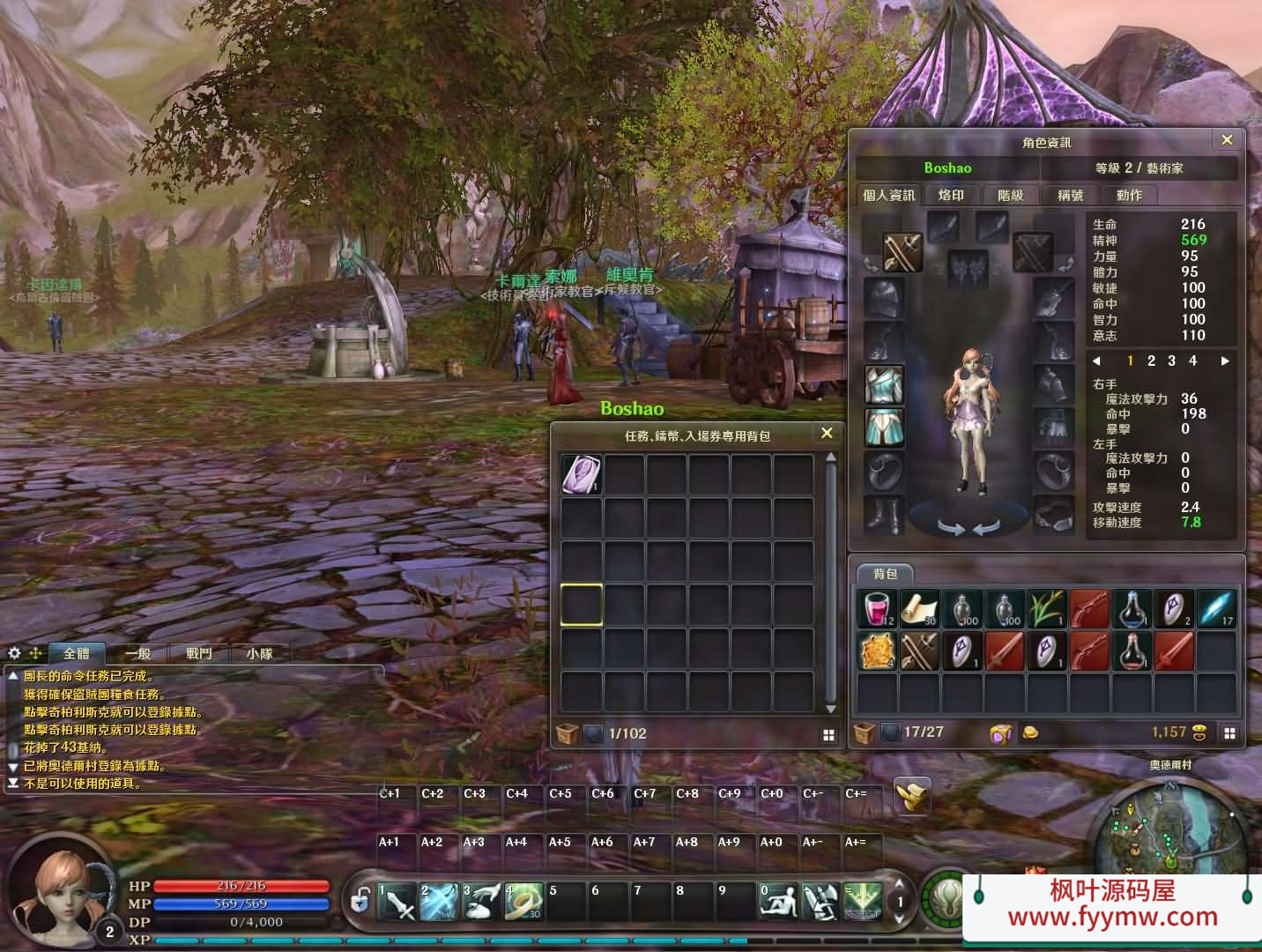Toggle the inventory auto-sort grid icon
Image resolution: width=1262 pixels, height=952 pixels.
pos(1230,733)
